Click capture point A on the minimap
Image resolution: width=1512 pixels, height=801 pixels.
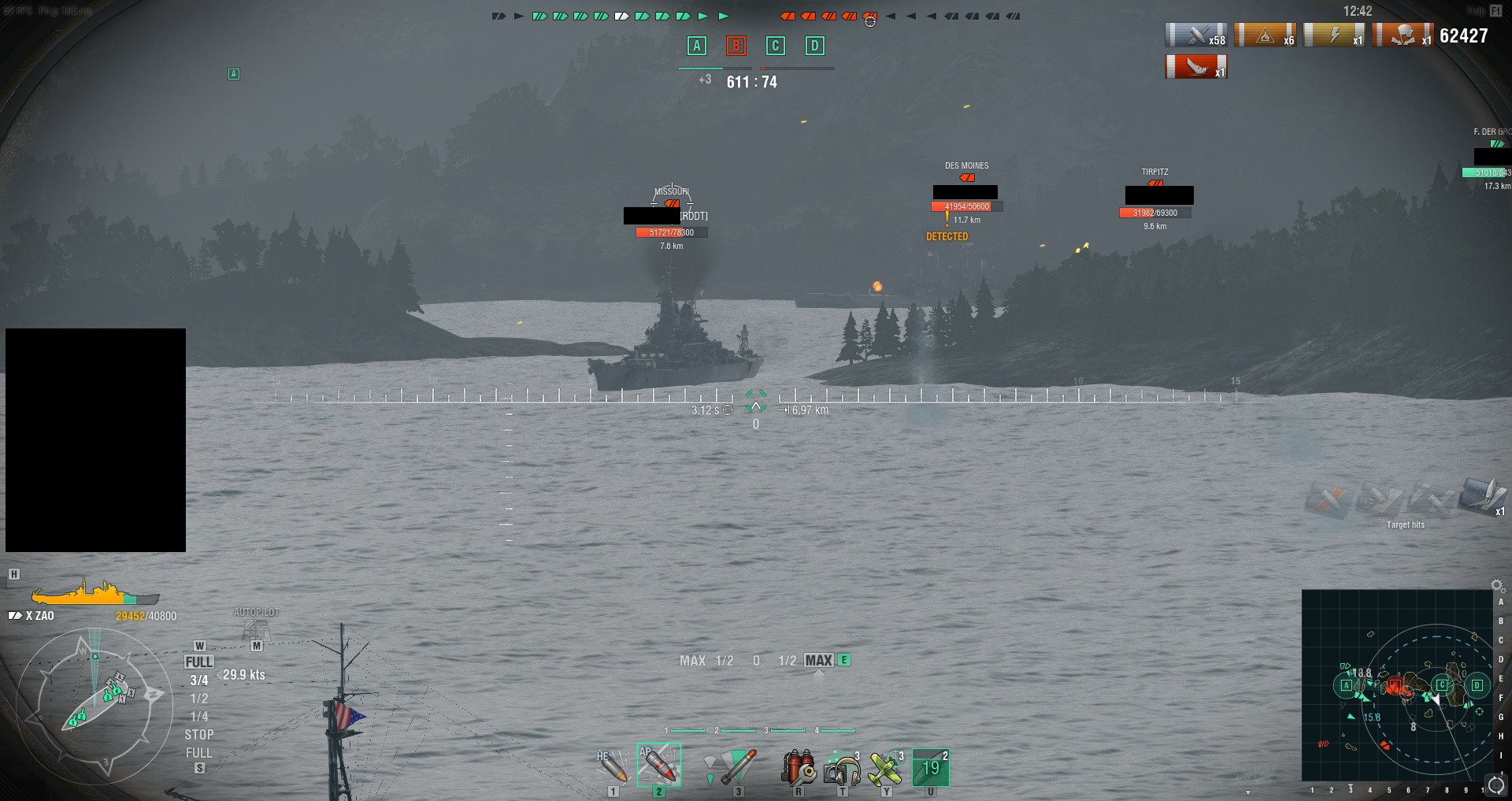pyautogui.click(x=1345, y=685)
